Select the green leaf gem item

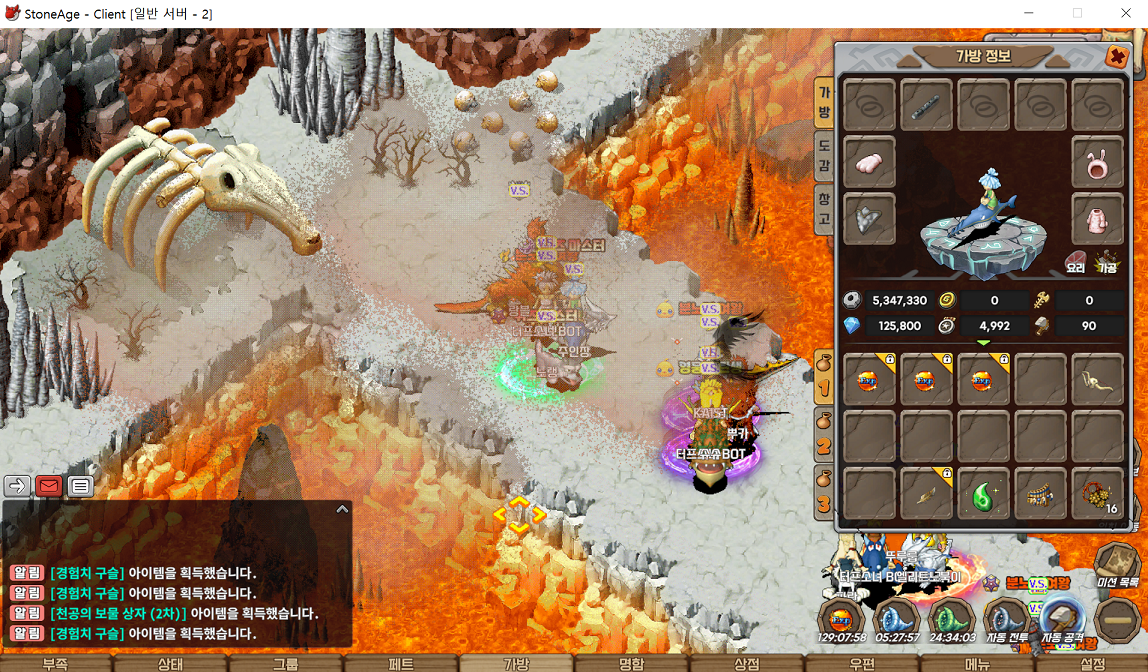point(983,494)
